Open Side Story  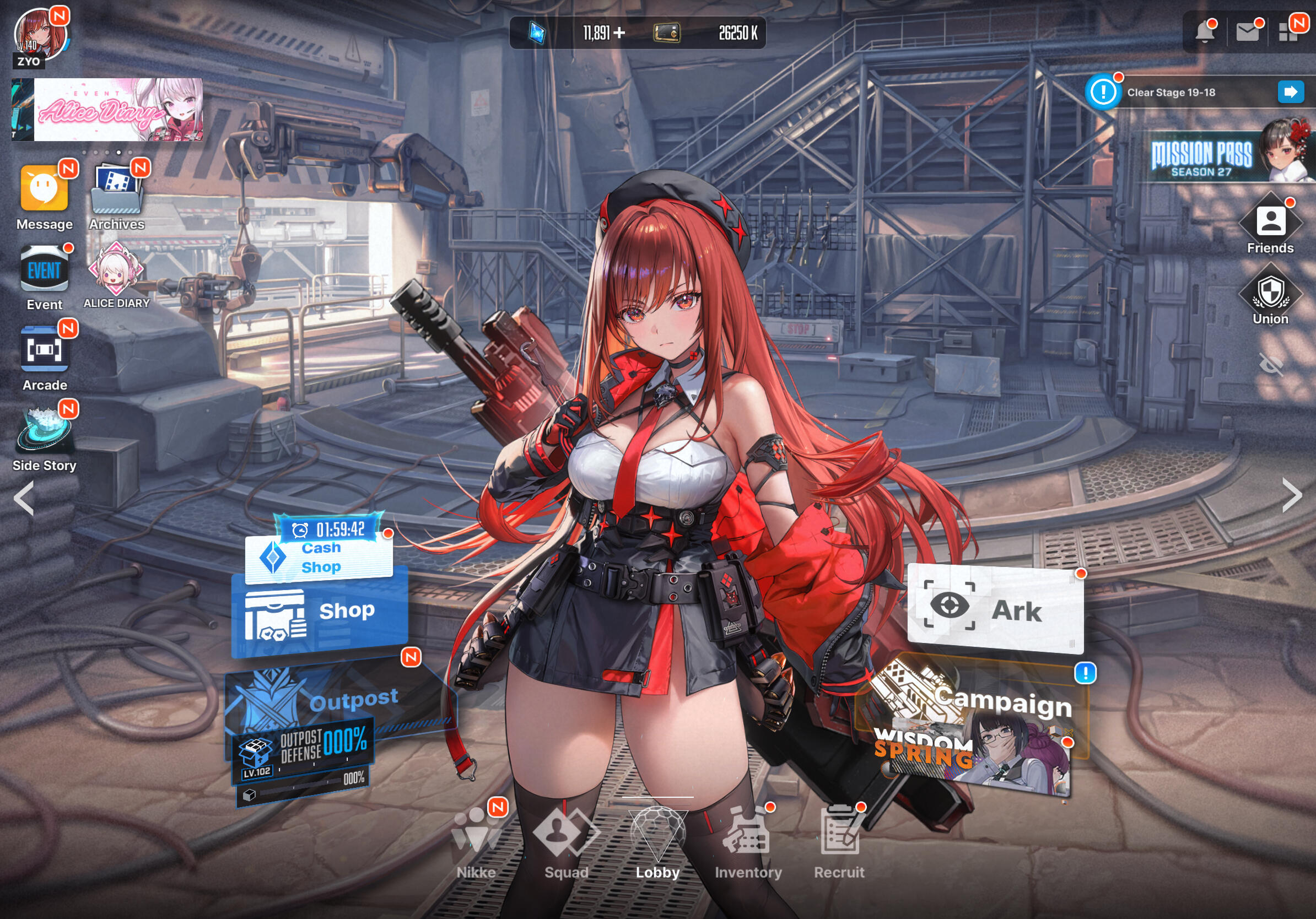(44, 430)
